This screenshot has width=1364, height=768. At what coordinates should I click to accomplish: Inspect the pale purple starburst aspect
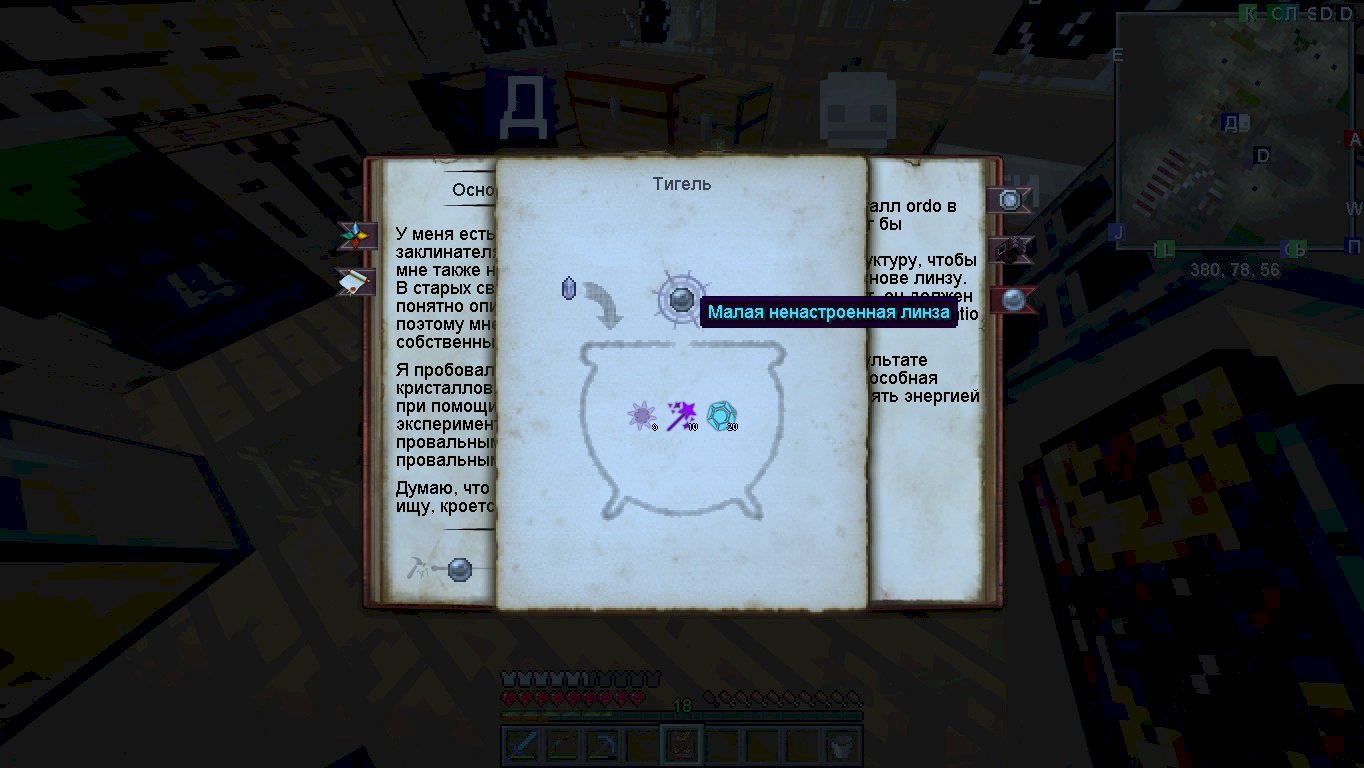point(641,415)
